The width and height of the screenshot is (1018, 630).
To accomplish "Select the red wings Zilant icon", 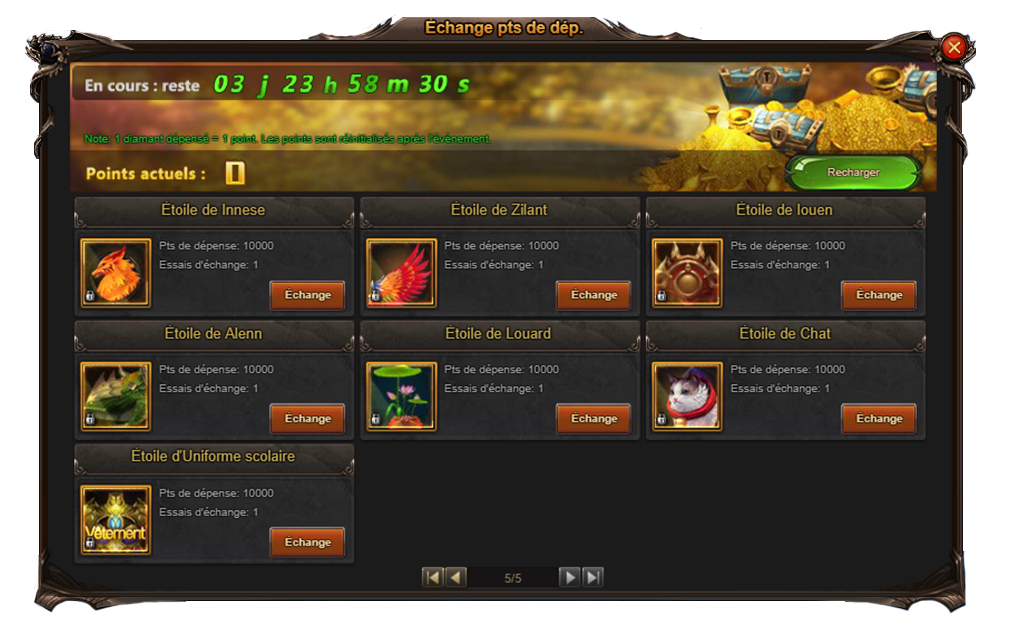I will pos(401,273).
